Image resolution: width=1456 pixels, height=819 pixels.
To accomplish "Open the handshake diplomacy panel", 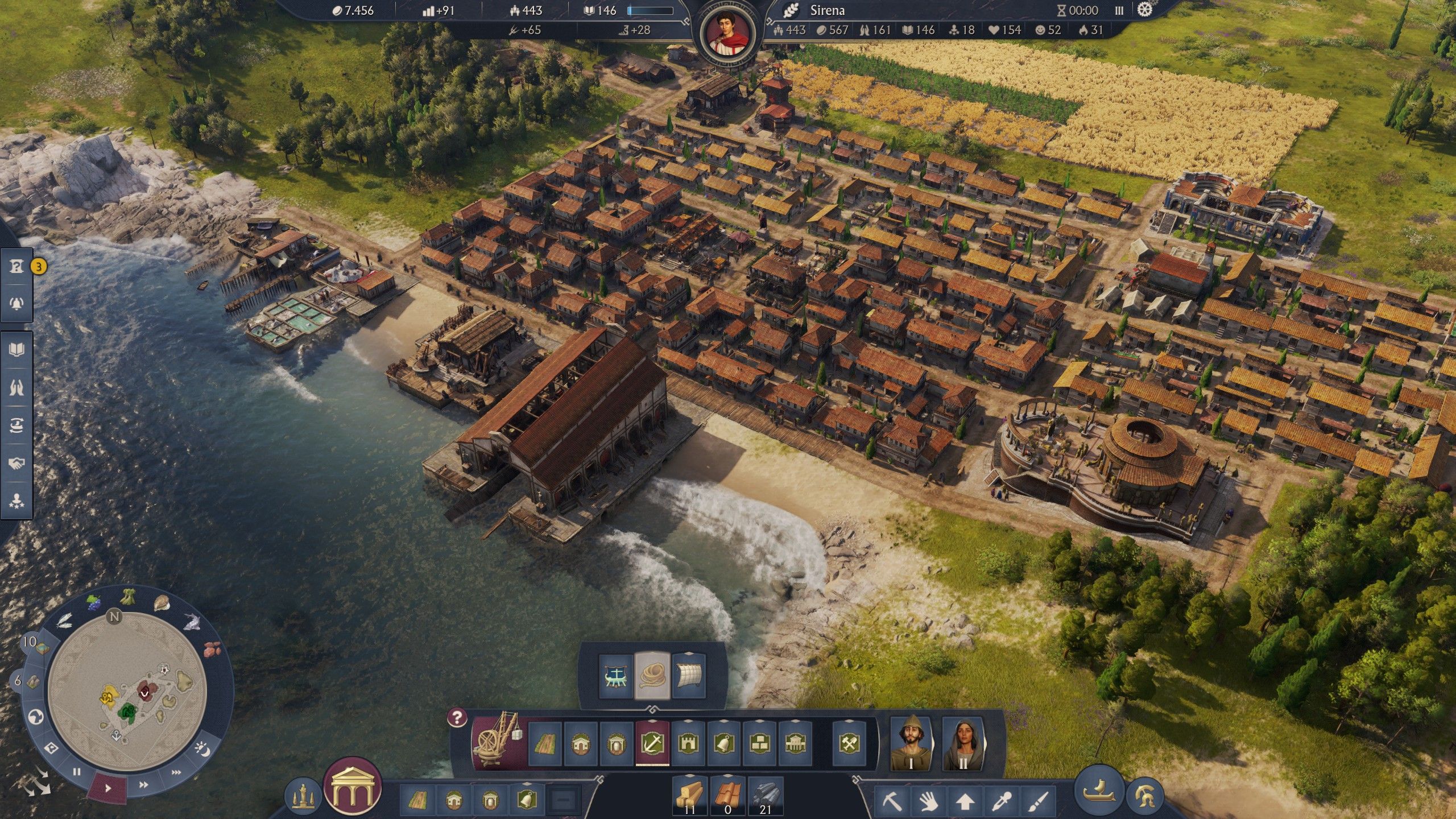I will pyautogui.click(x=17, y=464).
